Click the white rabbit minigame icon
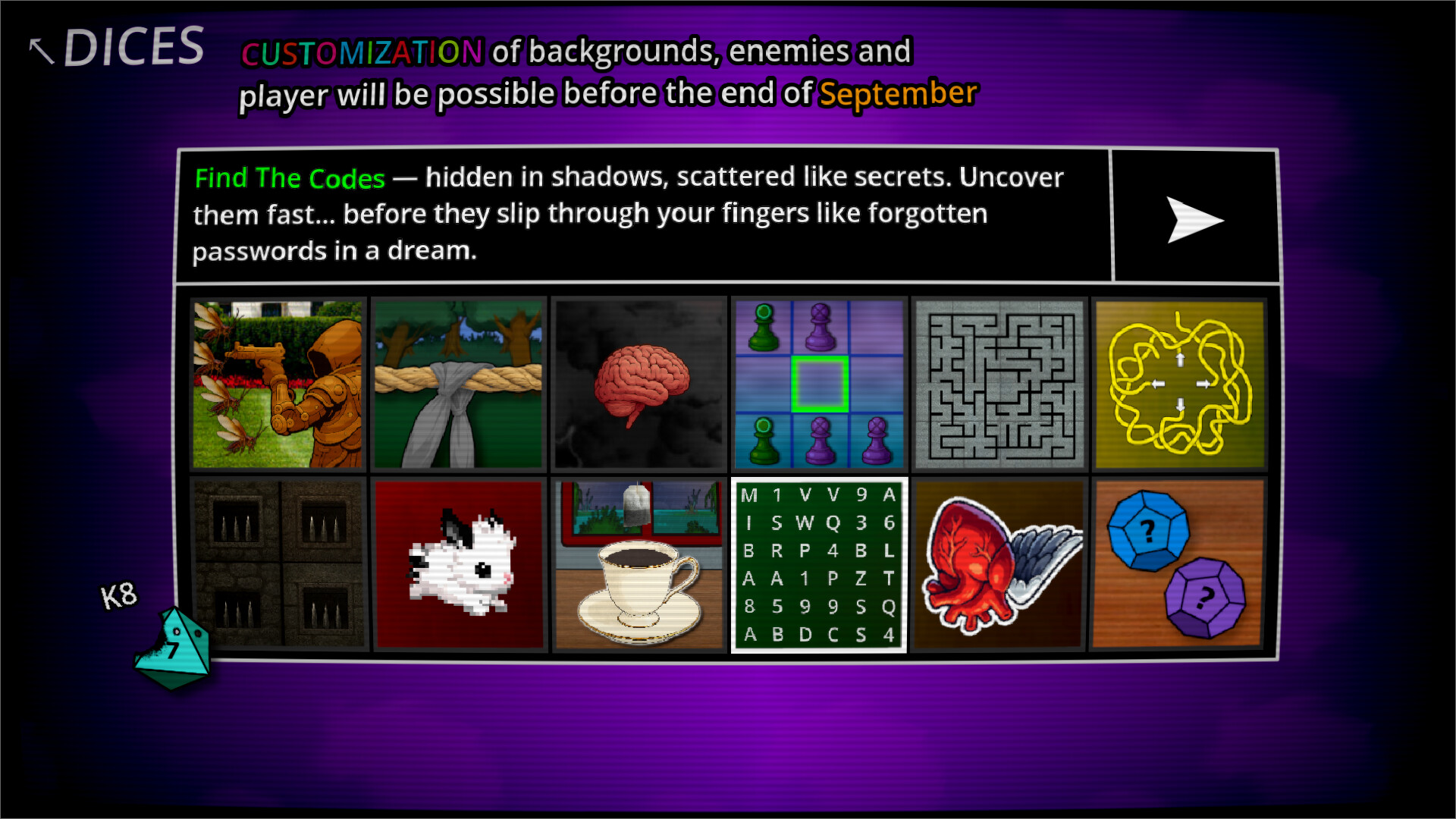The image size is (1456, 819). (x=458, y=563)
